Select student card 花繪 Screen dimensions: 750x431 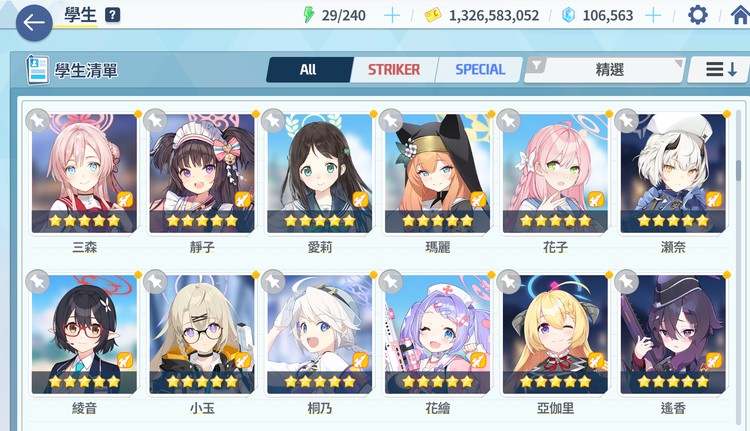tap(438, 334)
